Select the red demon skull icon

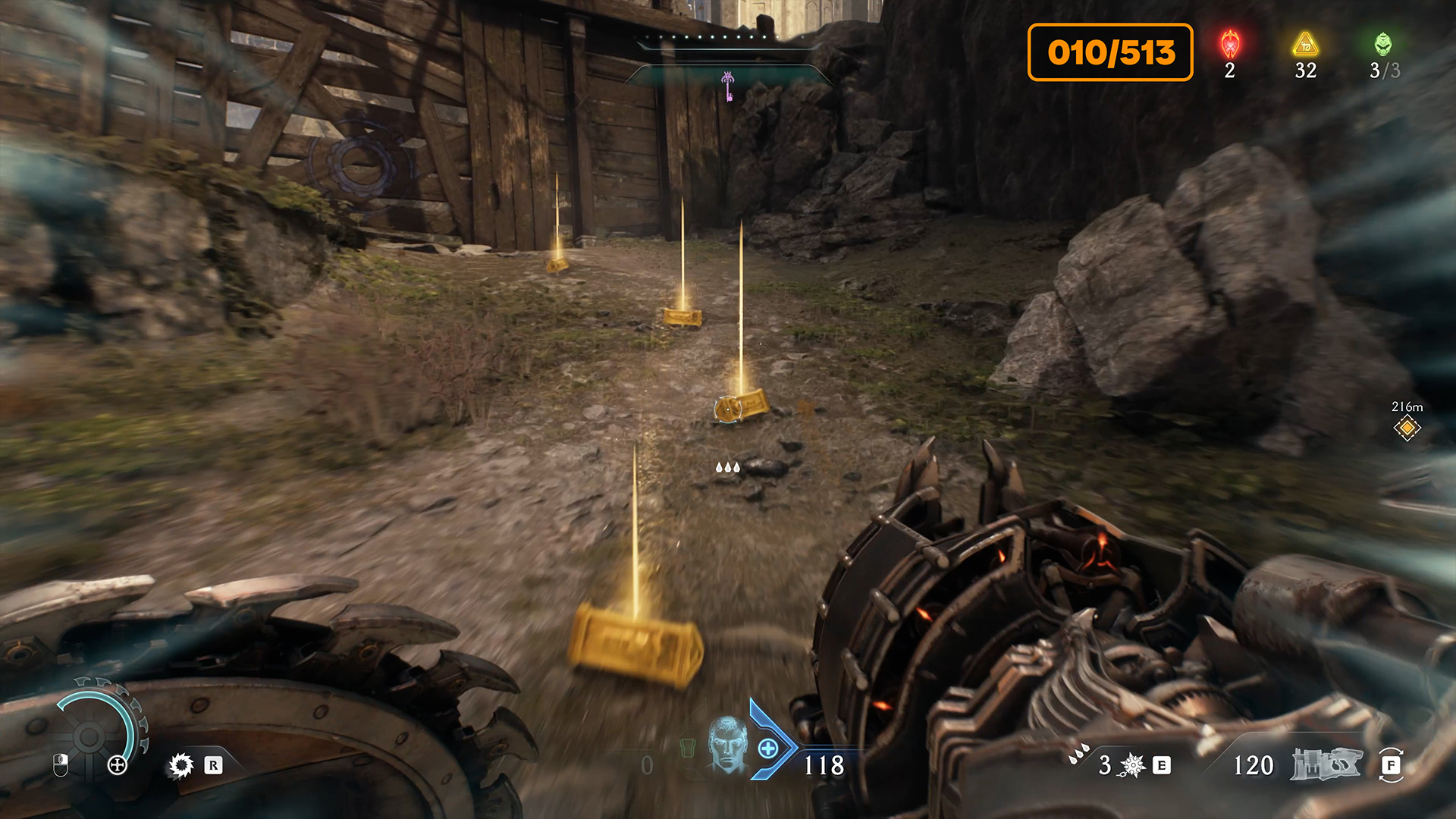[x=1230, y=45]
